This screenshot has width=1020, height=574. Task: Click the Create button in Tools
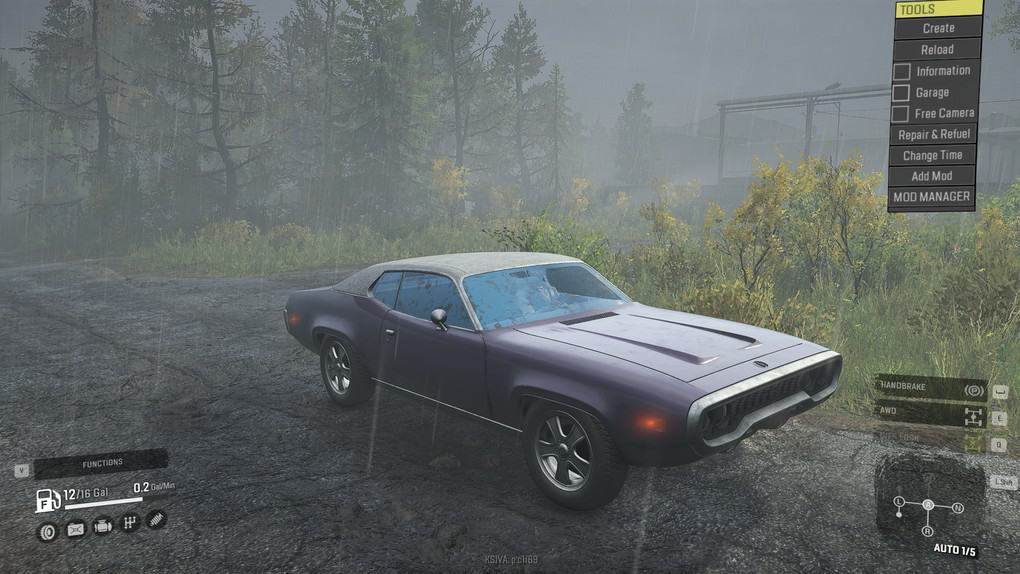[x=937, y=28]
